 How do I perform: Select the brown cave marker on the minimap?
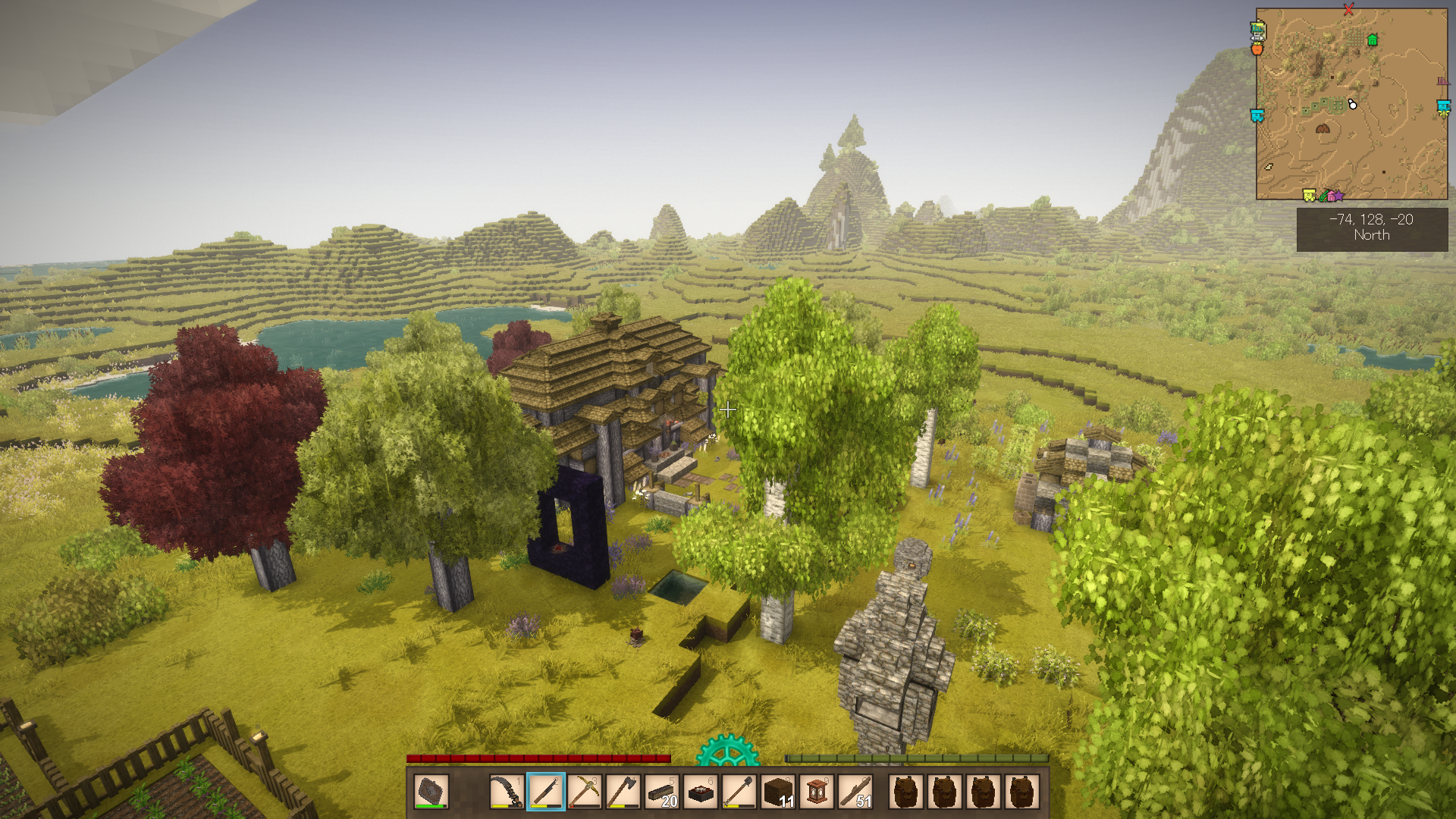point(1323,128)
